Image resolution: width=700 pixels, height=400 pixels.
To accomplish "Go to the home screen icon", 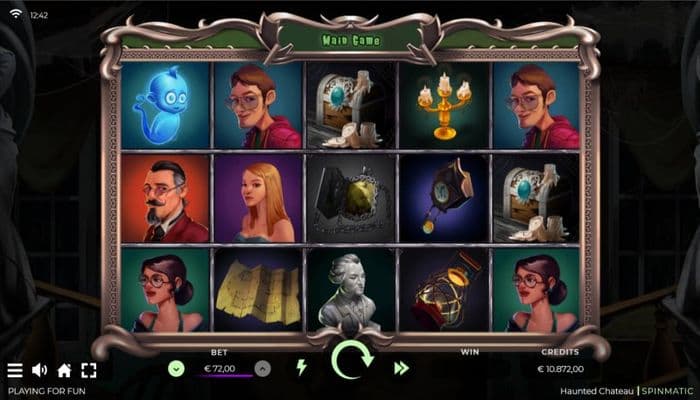I will click(64, 370).
